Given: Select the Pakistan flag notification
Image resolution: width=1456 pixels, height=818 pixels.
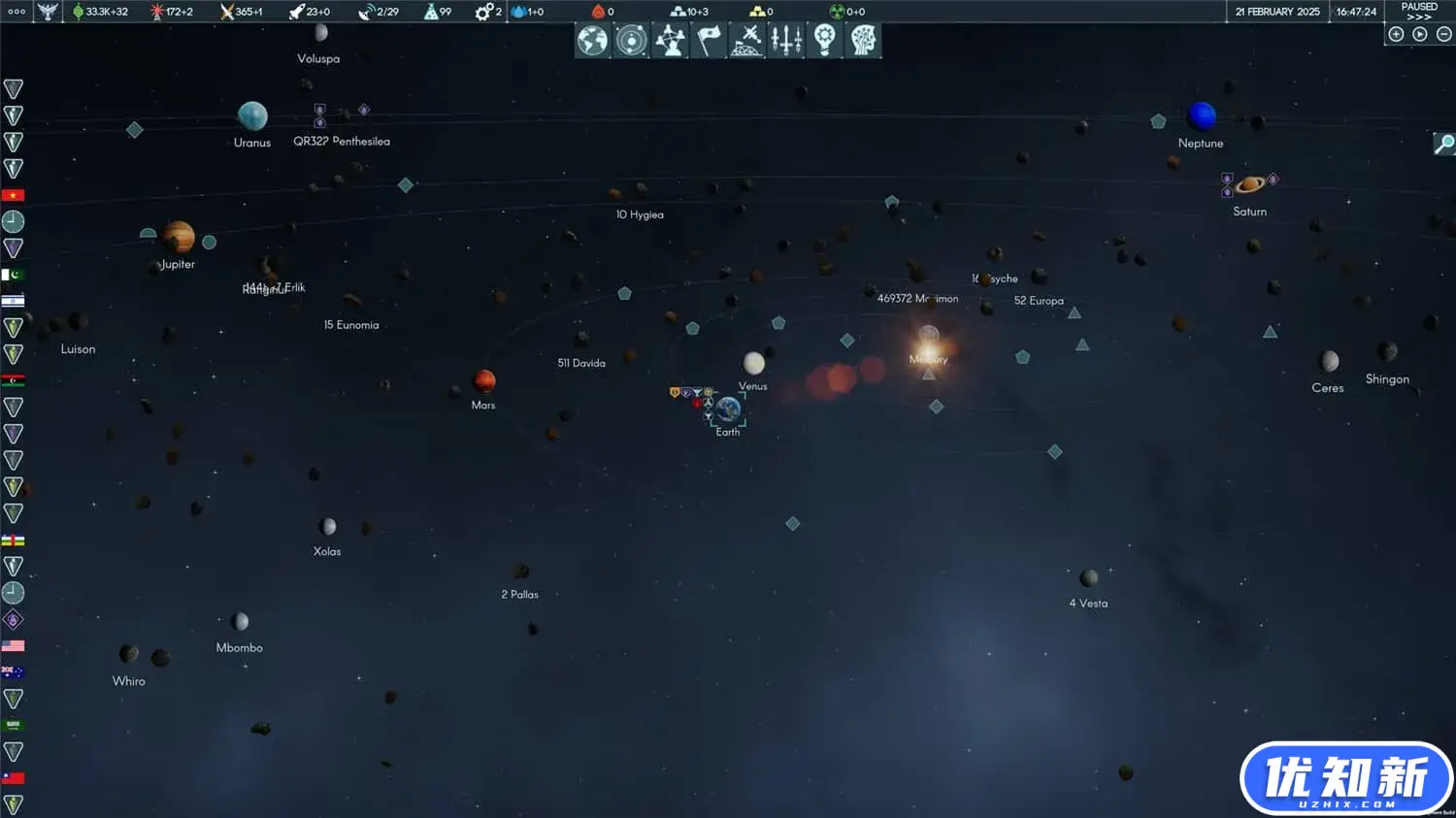Looking at the screenshot, I should click(13, 275).
